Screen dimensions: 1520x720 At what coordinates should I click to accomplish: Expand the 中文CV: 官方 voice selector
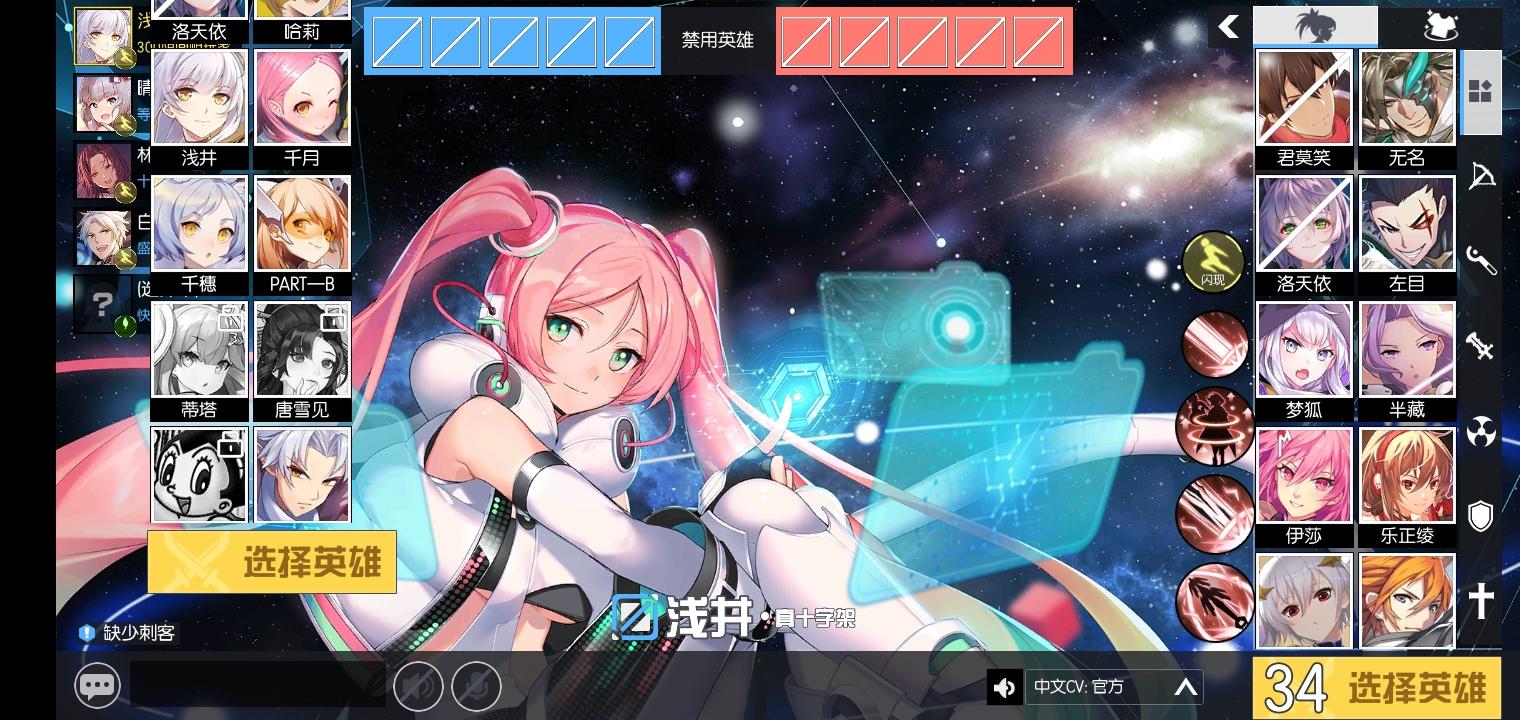(1184, 686)
